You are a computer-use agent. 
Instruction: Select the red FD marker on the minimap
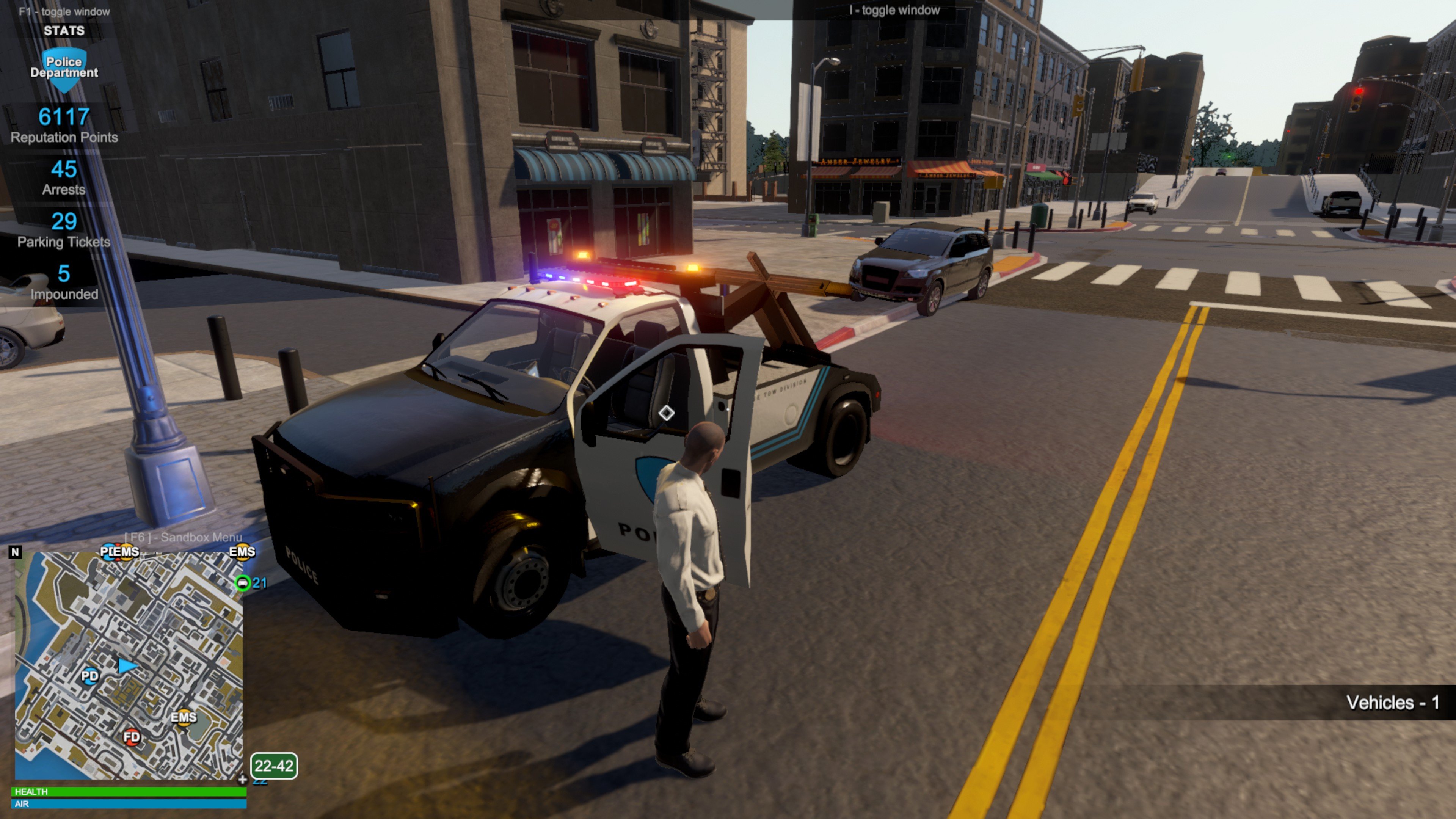click(x=132, y=736)
